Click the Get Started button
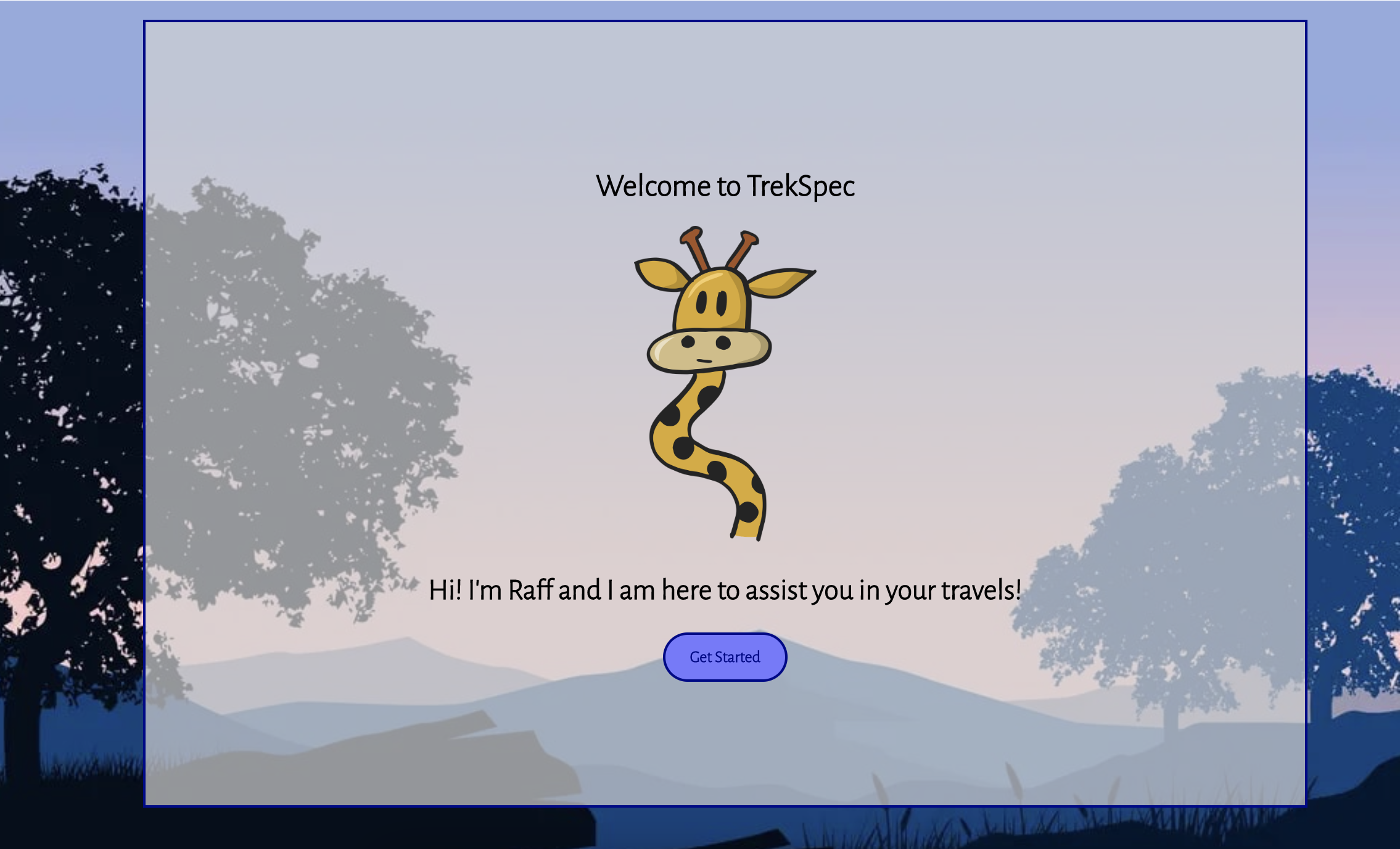1400x849 pixels. point(725,657)
